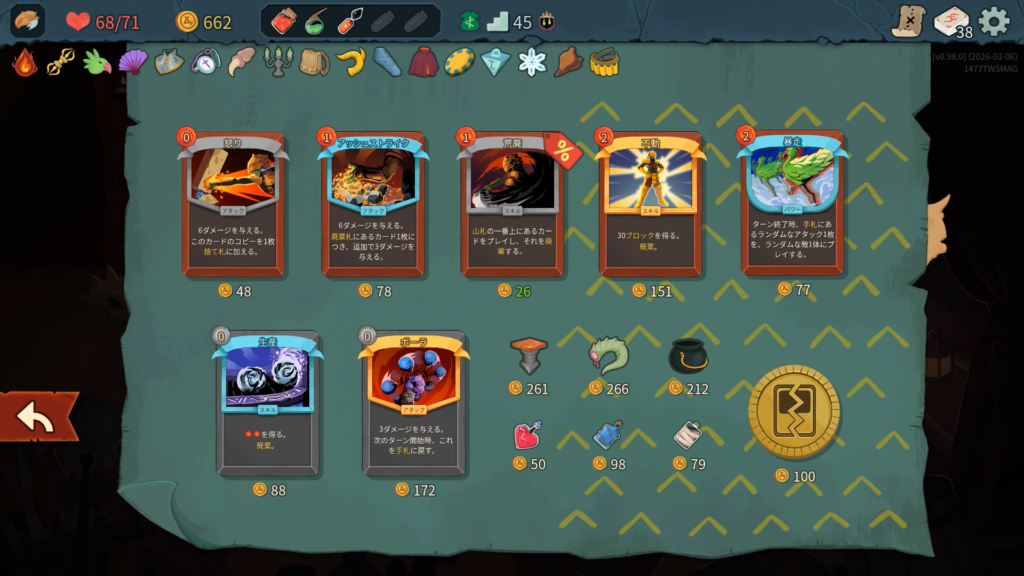Select the discounted 荒廃 skill card
The image size is (1024, 576).
(512, 205)
